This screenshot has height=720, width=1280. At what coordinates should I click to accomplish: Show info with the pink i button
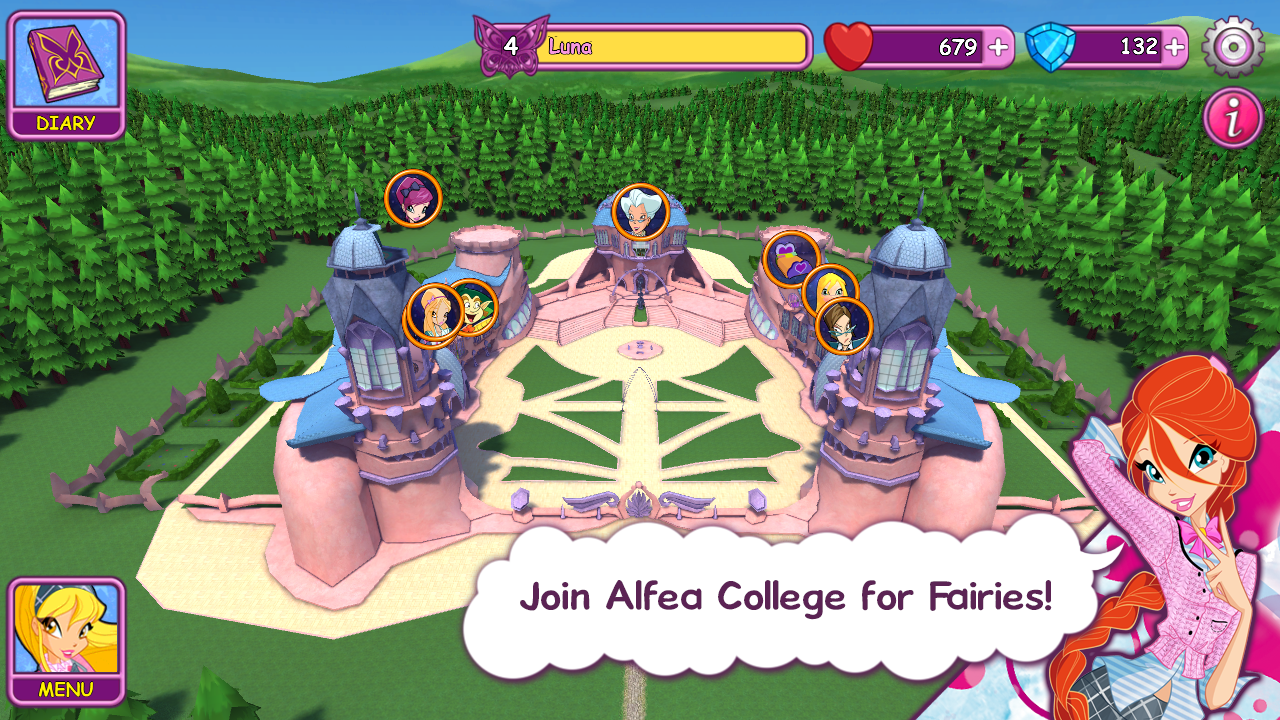pos(1232,118)
